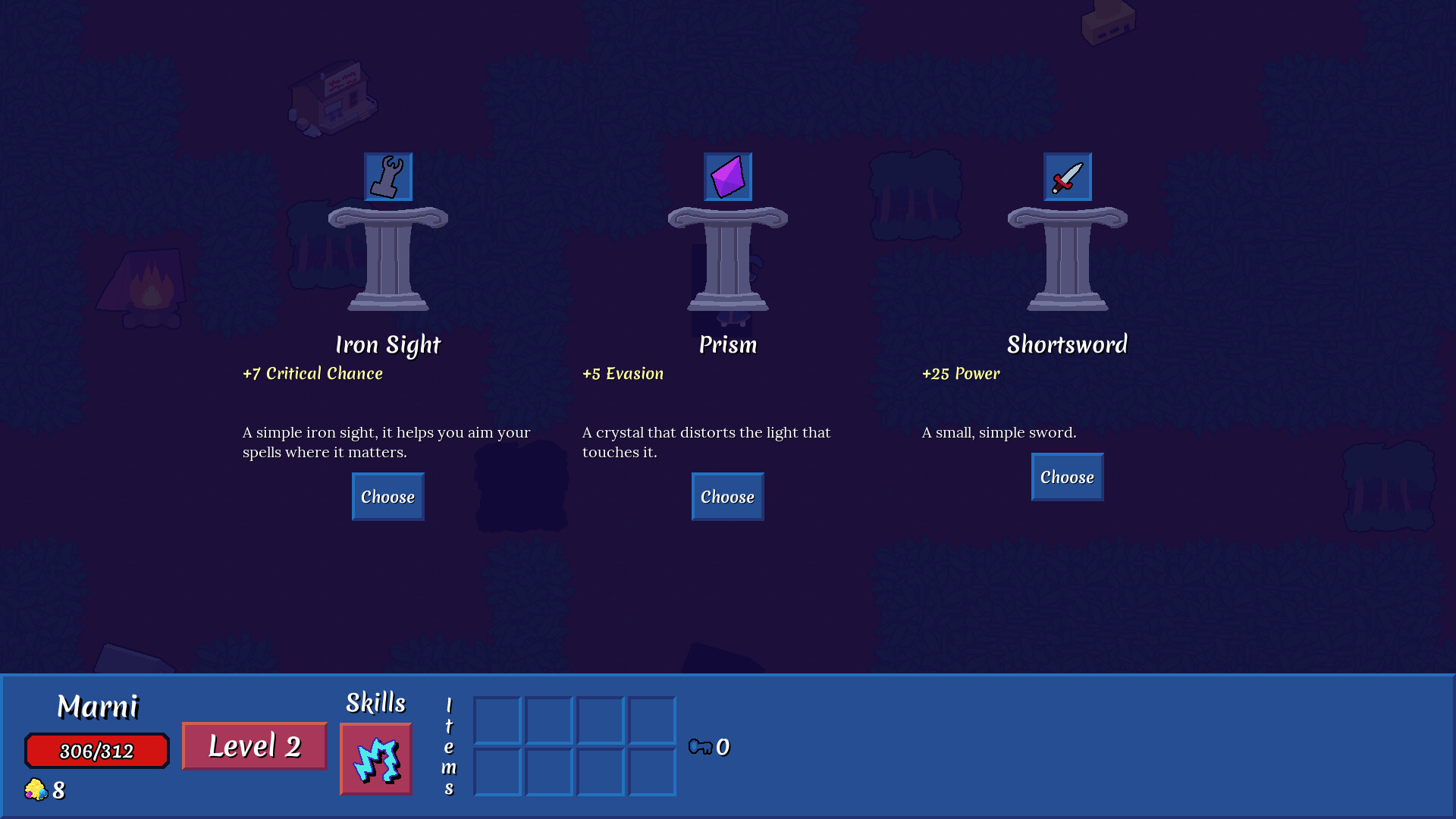Click the campfire icon on the left
Viewport: 1456px width, 819px height.
click(149, 290)
